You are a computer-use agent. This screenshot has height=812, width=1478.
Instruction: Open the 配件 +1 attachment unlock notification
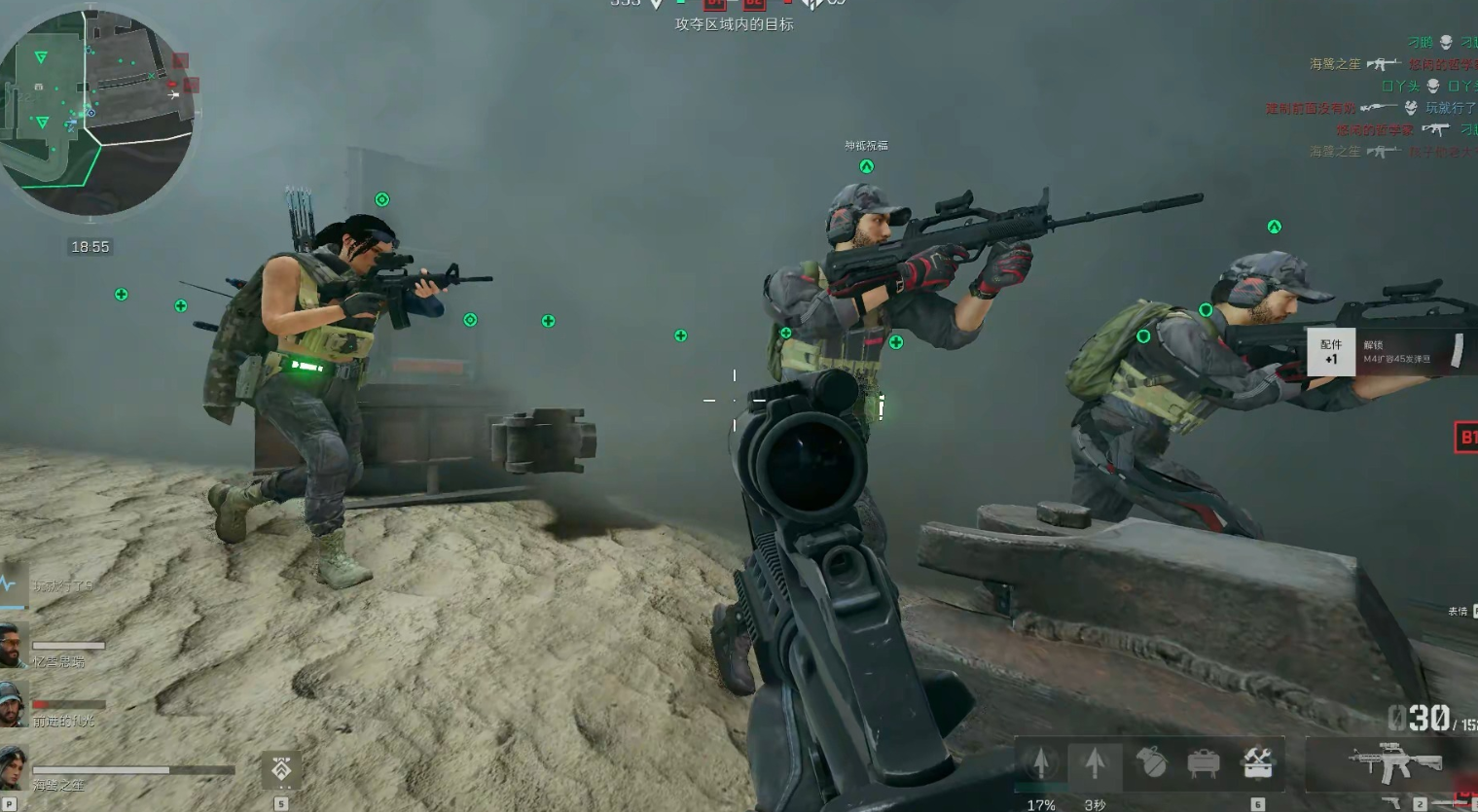pos(1330,351)
